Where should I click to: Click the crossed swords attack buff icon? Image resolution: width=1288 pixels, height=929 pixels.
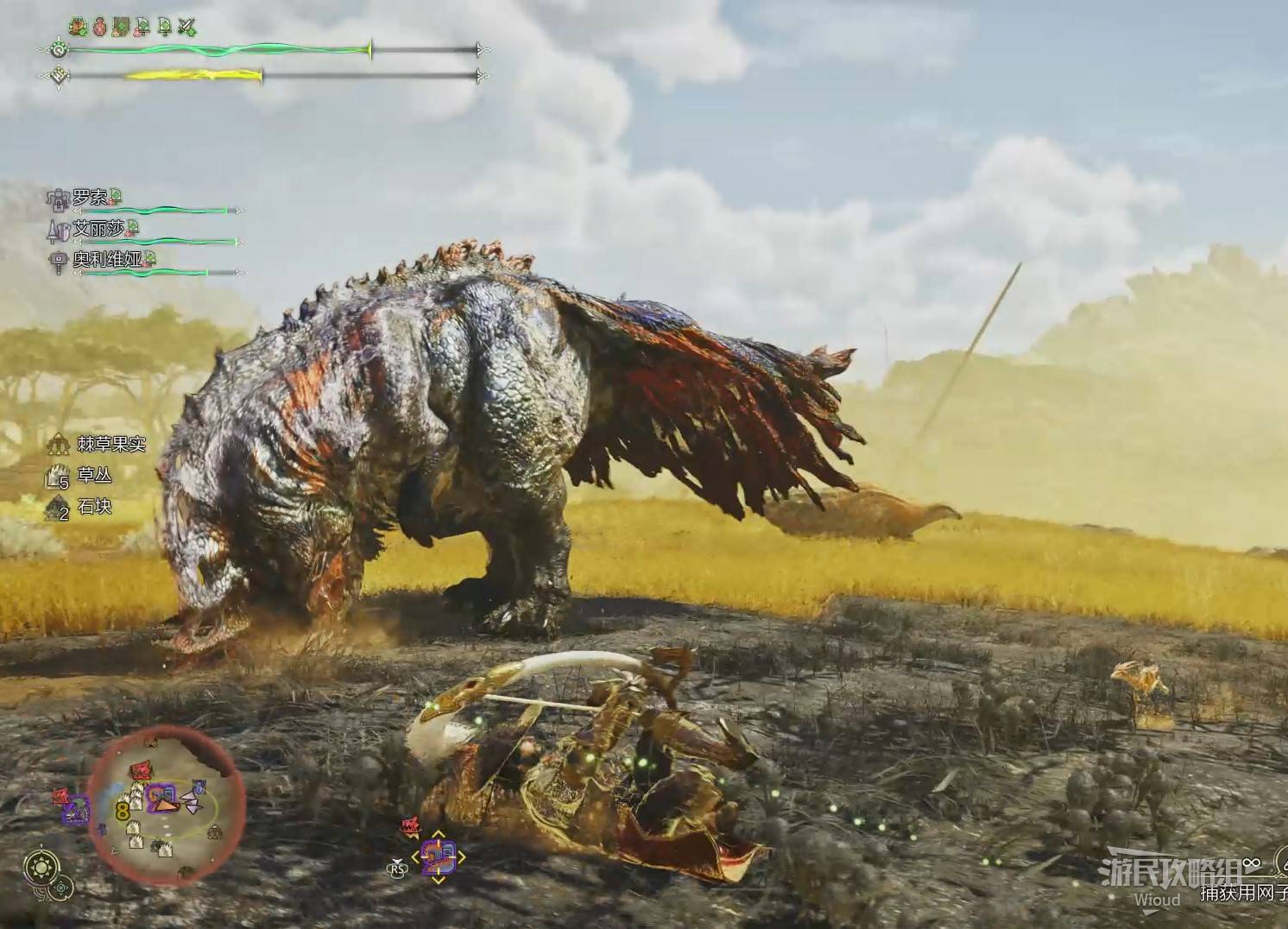(186, 28)
